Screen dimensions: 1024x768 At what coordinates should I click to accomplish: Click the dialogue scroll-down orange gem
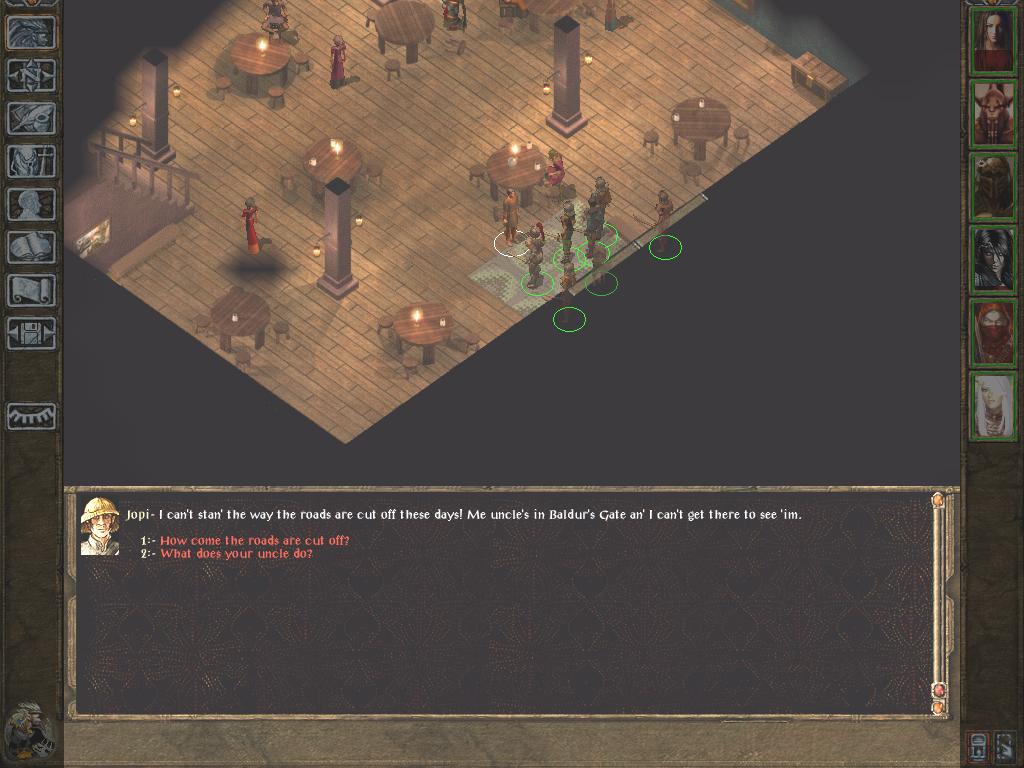tap(938, 707)
